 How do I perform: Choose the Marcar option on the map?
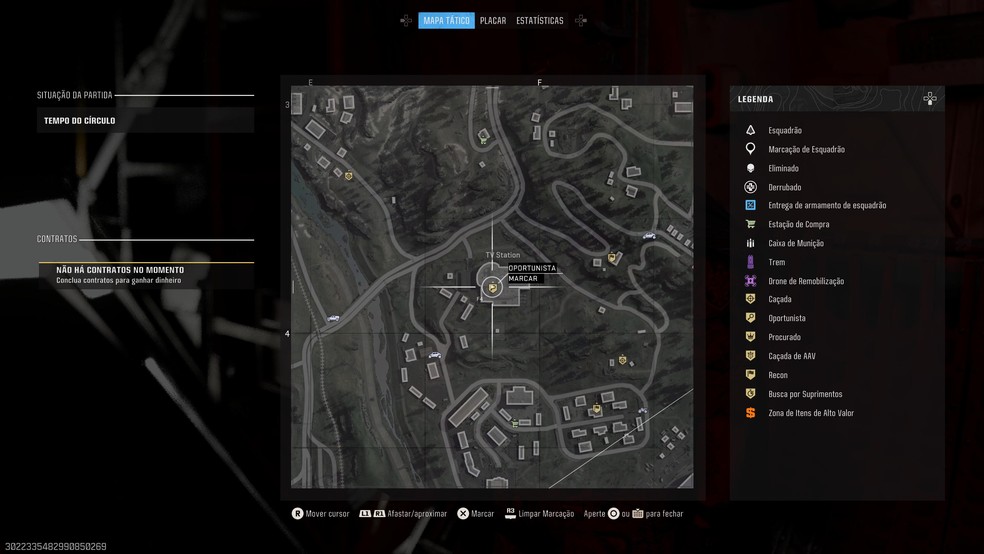(523, 278)
